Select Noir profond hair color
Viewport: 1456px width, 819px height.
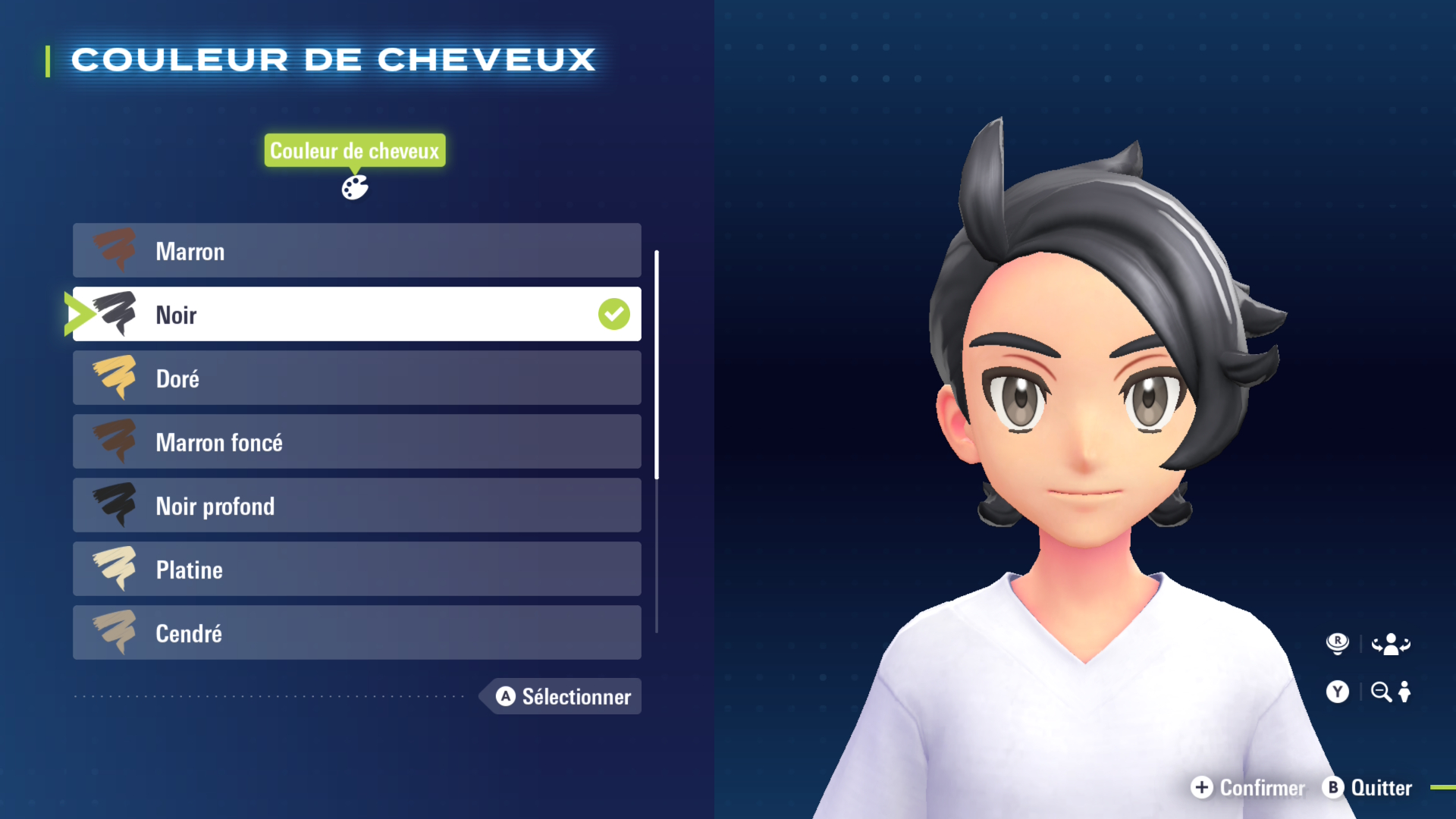coord(356,506)
